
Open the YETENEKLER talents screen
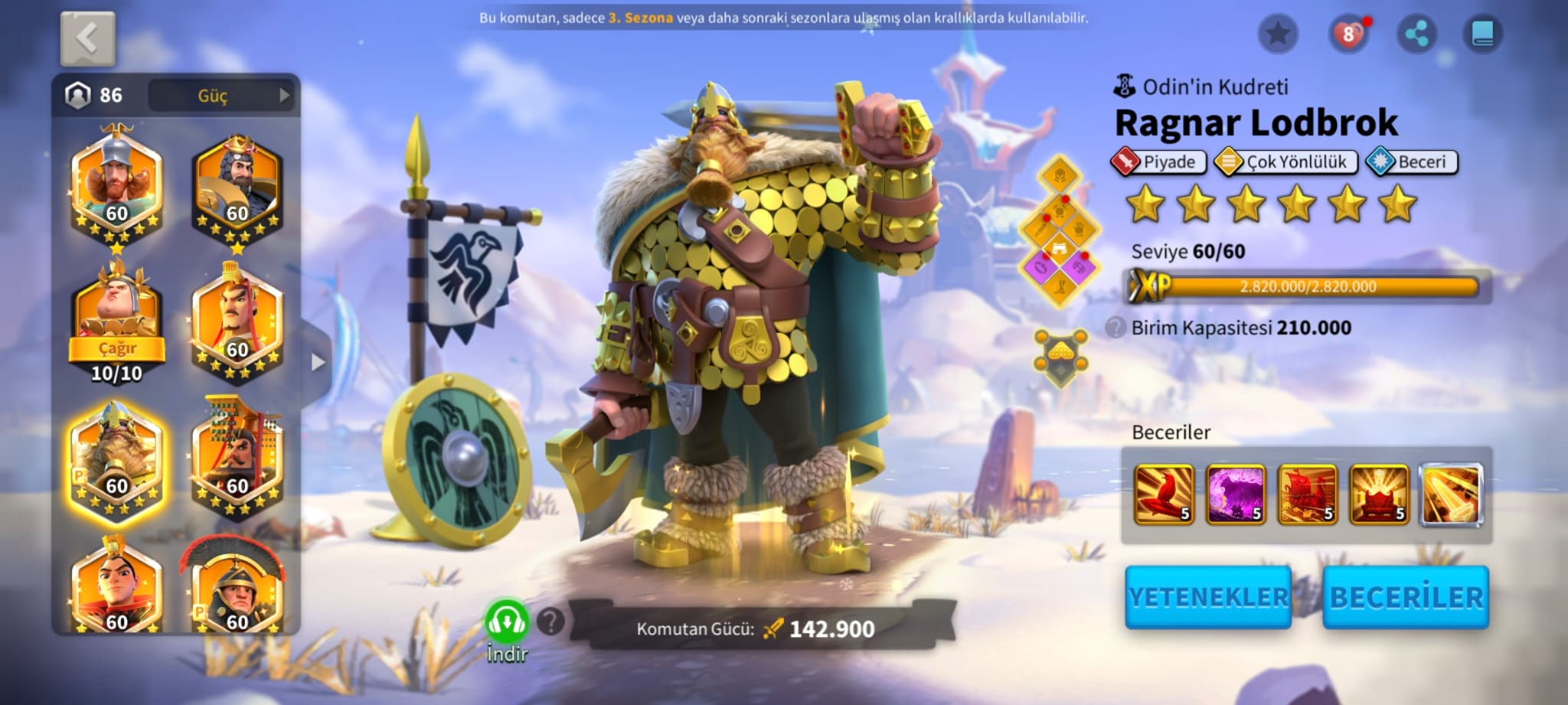coord(1207,598)
